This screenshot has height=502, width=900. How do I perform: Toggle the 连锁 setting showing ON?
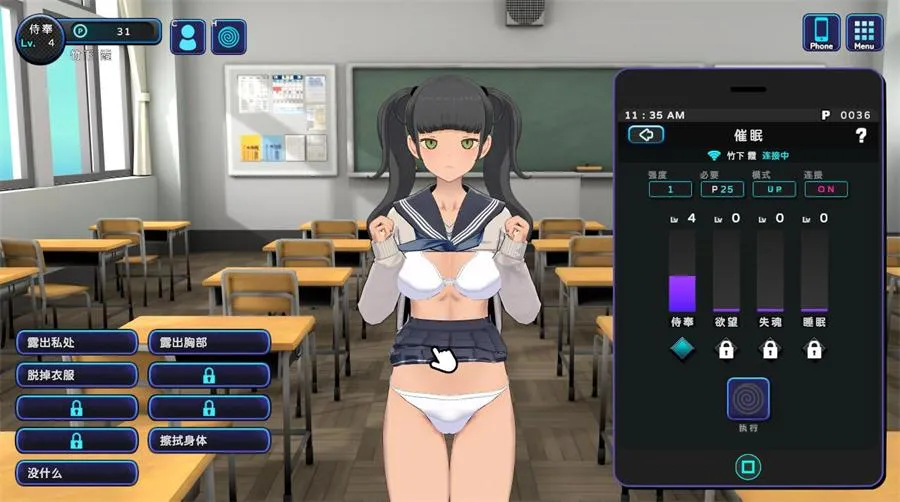[x=825, y=189]
